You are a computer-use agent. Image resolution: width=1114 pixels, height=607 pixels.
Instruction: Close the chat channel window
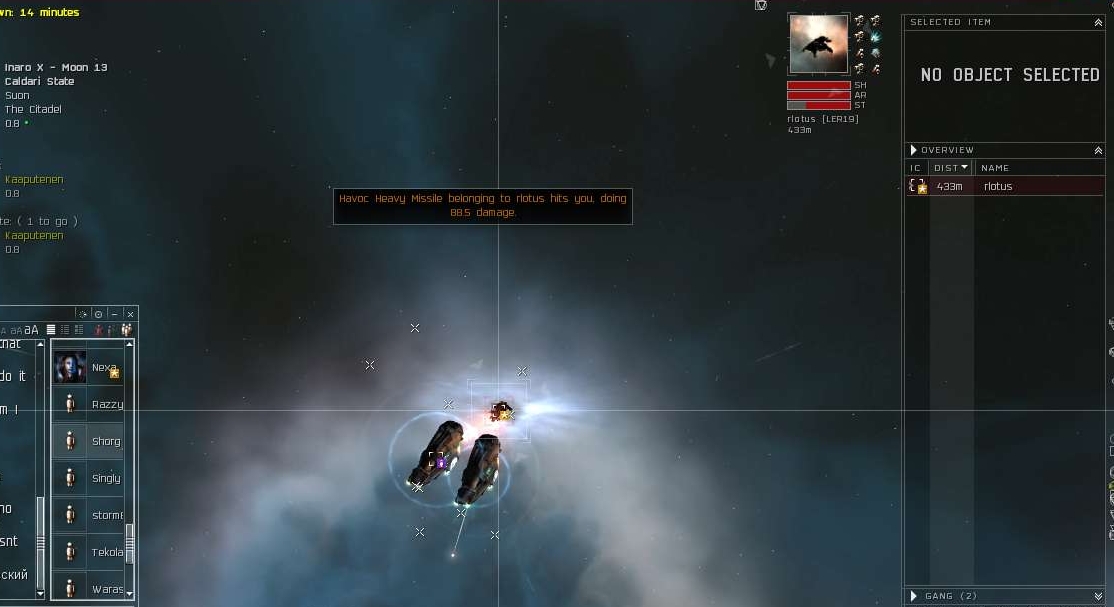130,314
